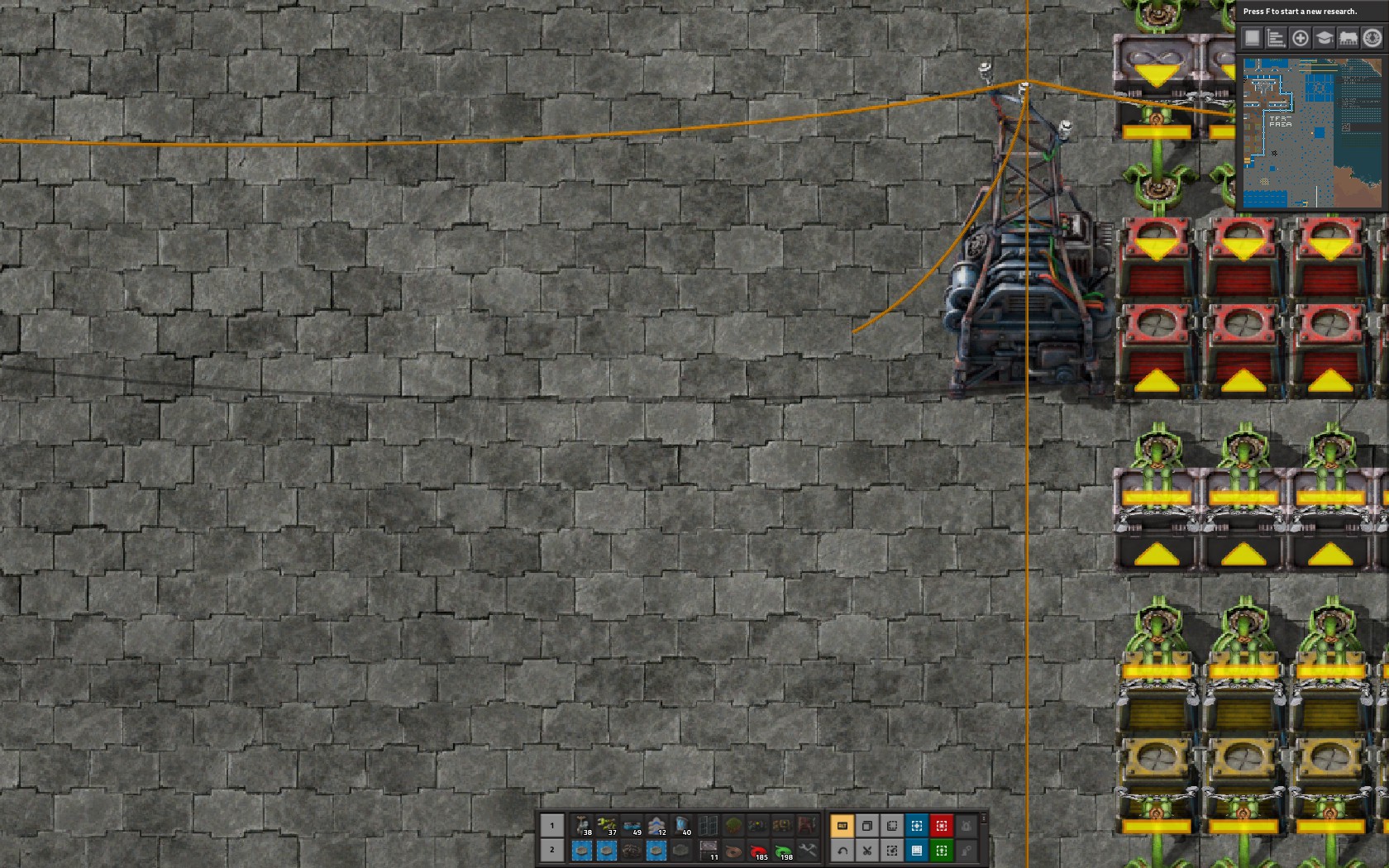
Task: Open the production statistics graph
Action: 1278,38
